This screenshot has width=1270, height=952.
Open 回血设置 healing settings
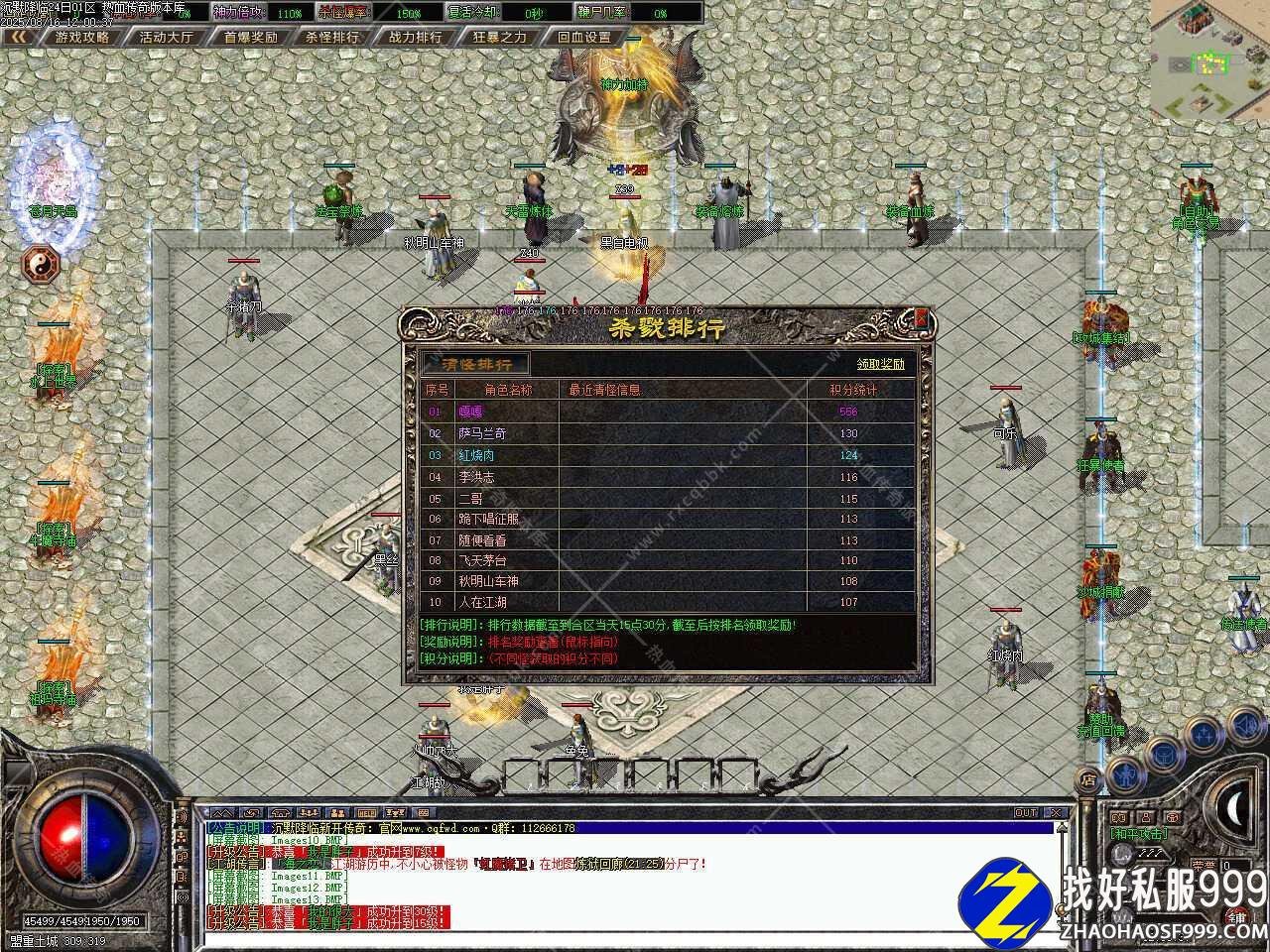(584, 37)
